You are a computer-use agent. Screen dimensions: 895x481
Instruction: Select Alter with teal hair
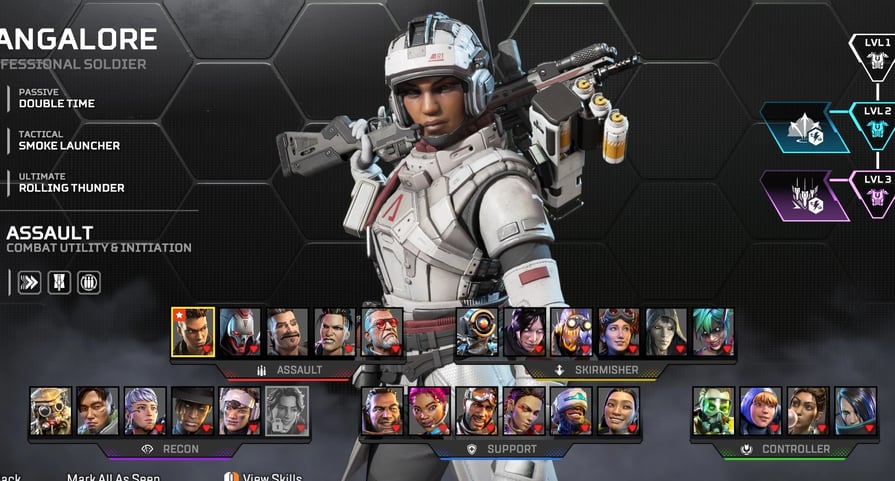pos(713,332)
